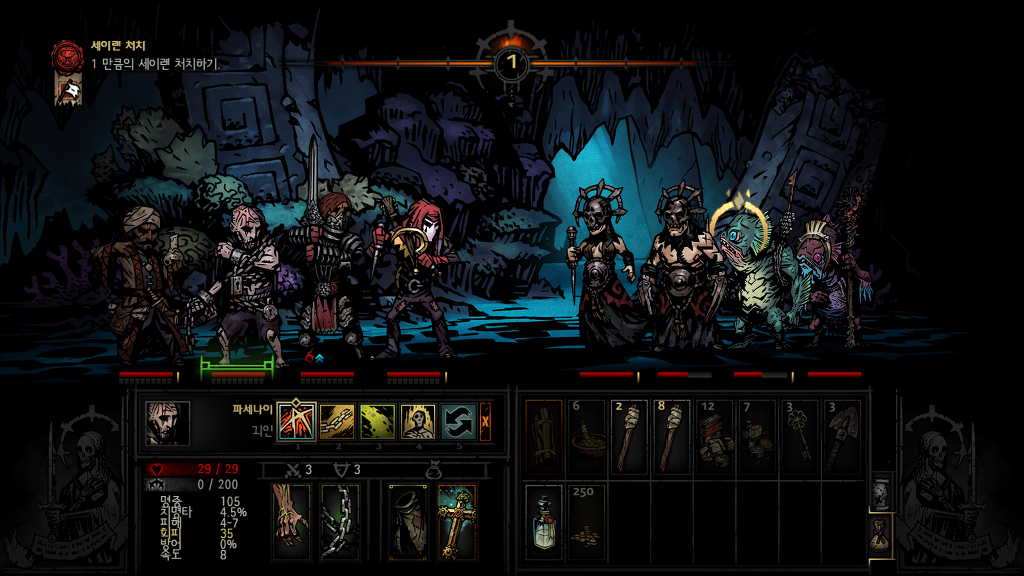Inspect the jeweled golden cross trinket

[x=456, y=521]
